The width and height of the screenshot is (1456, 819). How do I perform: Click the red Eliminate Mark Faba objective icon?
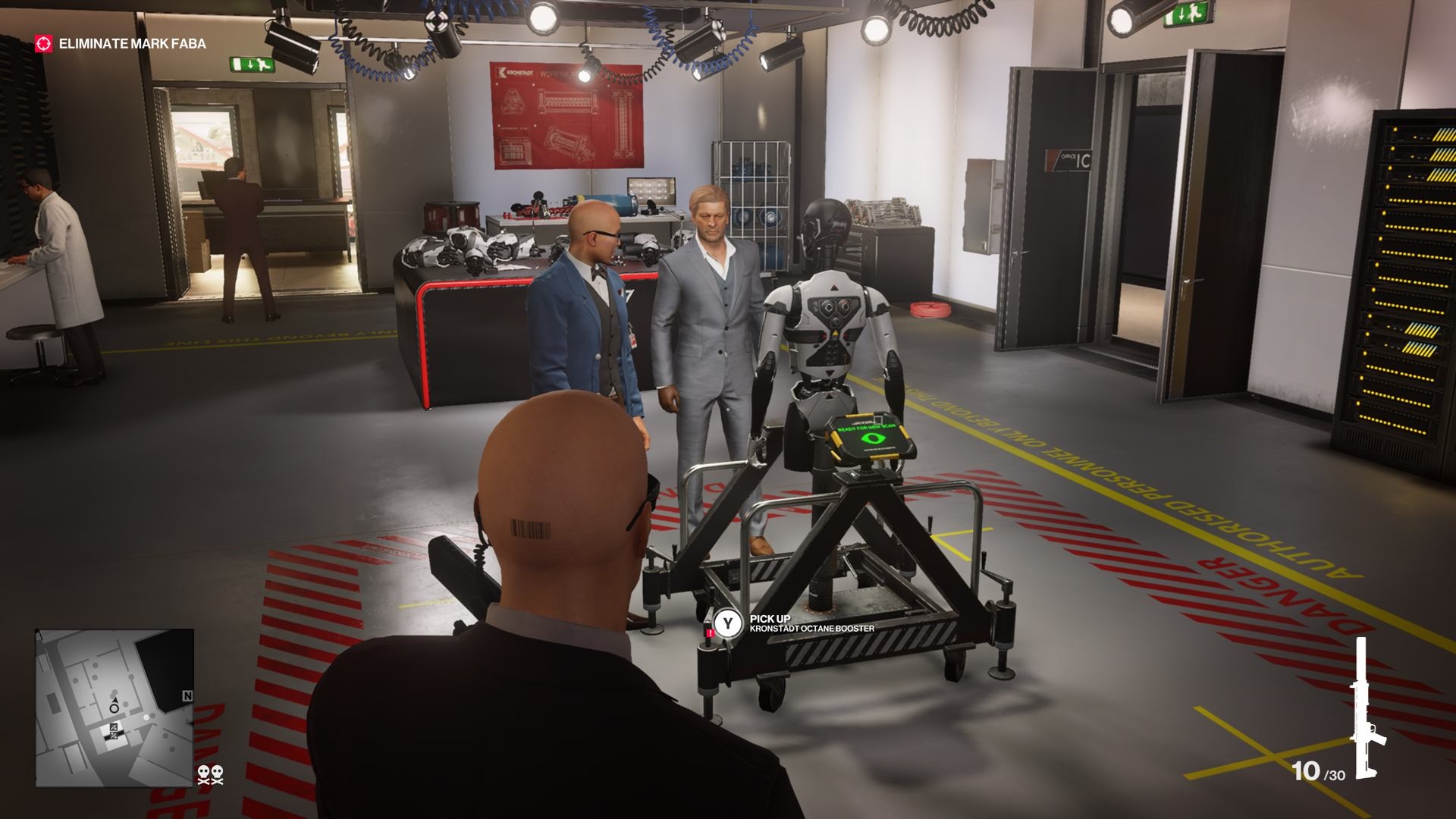pyautogui.click(x=43, y=44)
